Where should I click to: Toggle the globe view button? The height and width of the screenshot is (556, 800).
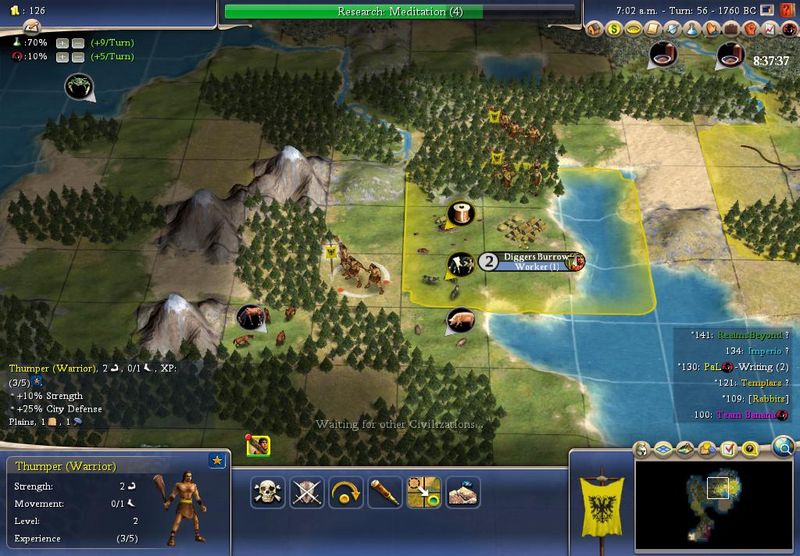tap(786, 446)
